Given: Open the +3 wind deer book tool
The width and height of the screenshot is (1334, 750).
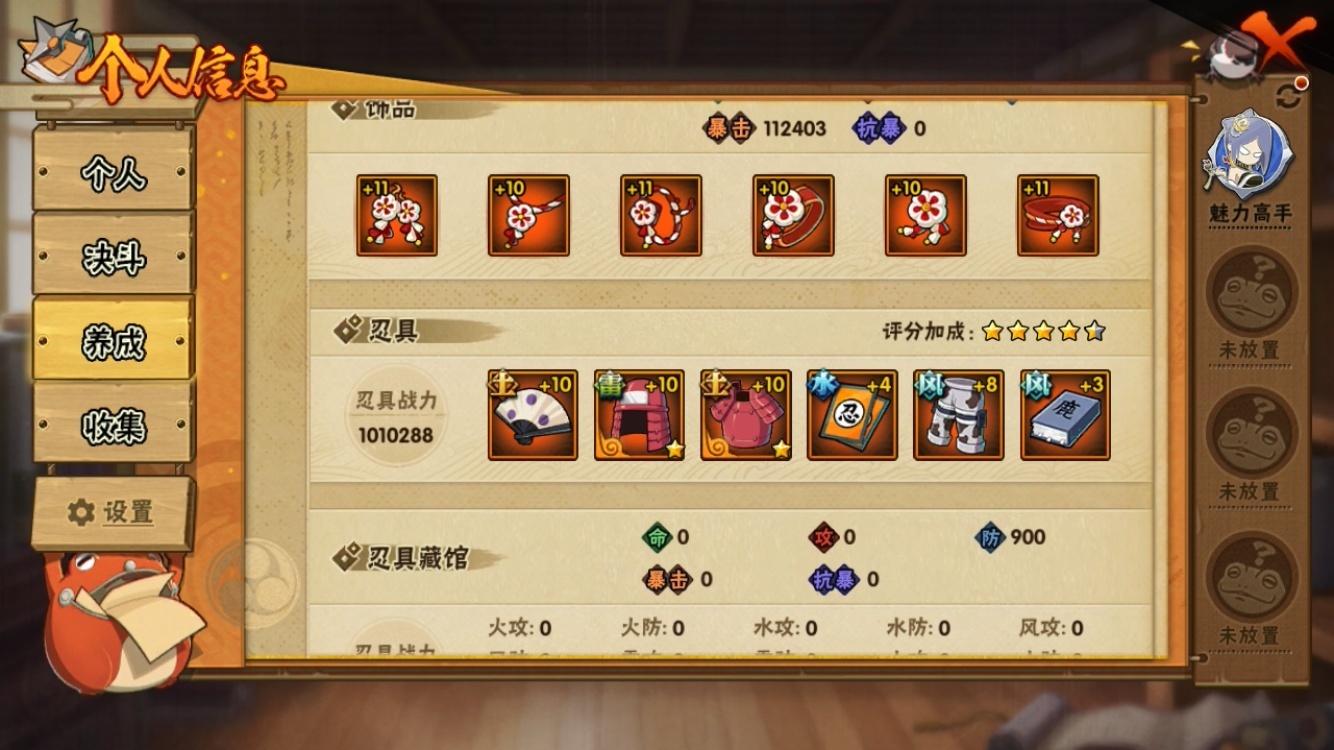Looking at the screenshot, I should pos(1062,414).
